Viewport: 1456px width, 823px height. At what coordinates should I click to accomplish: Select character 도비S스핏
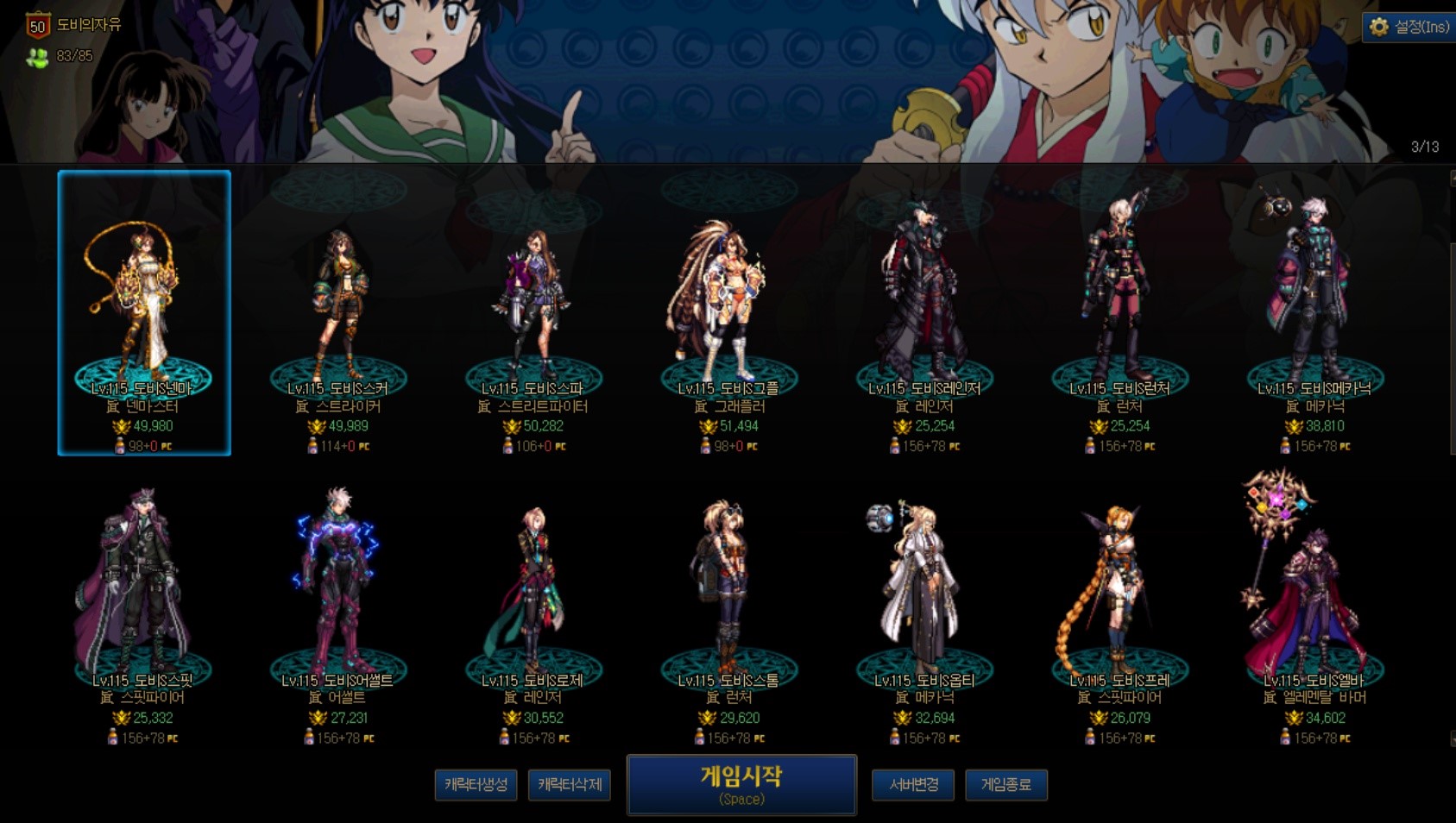click(142, 604)
